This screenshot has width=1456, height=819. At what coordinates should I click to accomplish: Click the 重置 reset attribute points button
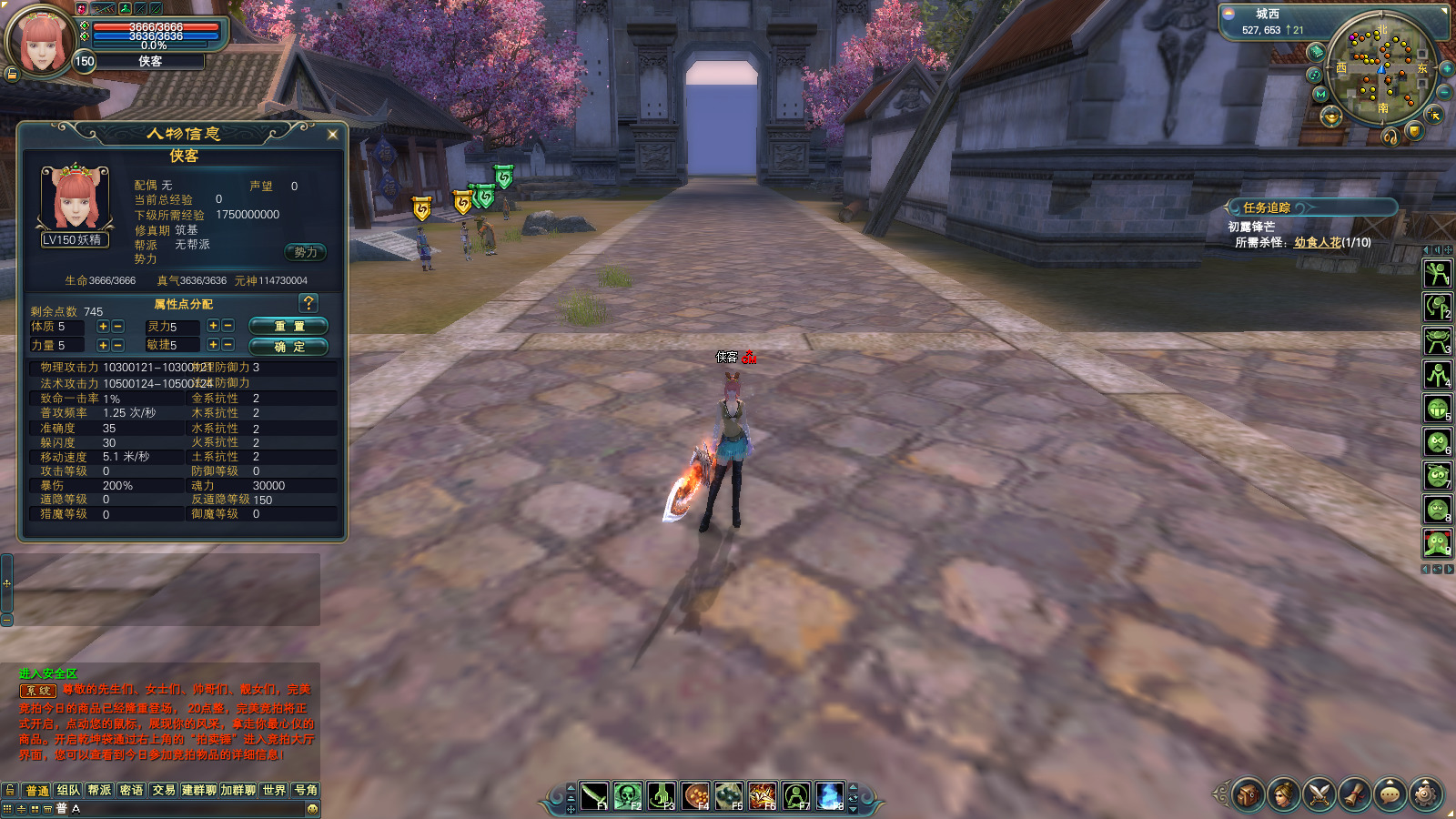tap(288, 326)
